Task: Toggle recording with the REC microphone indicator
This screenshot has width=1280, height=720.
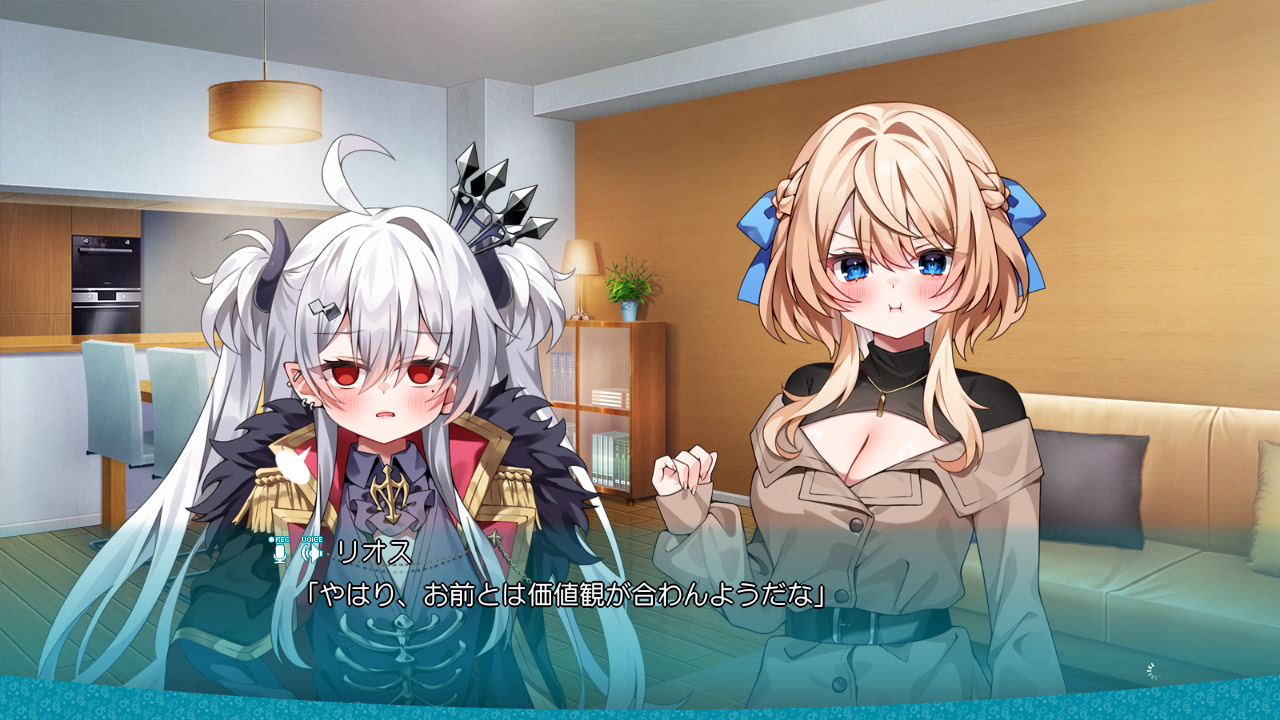Action: (281, 552)
